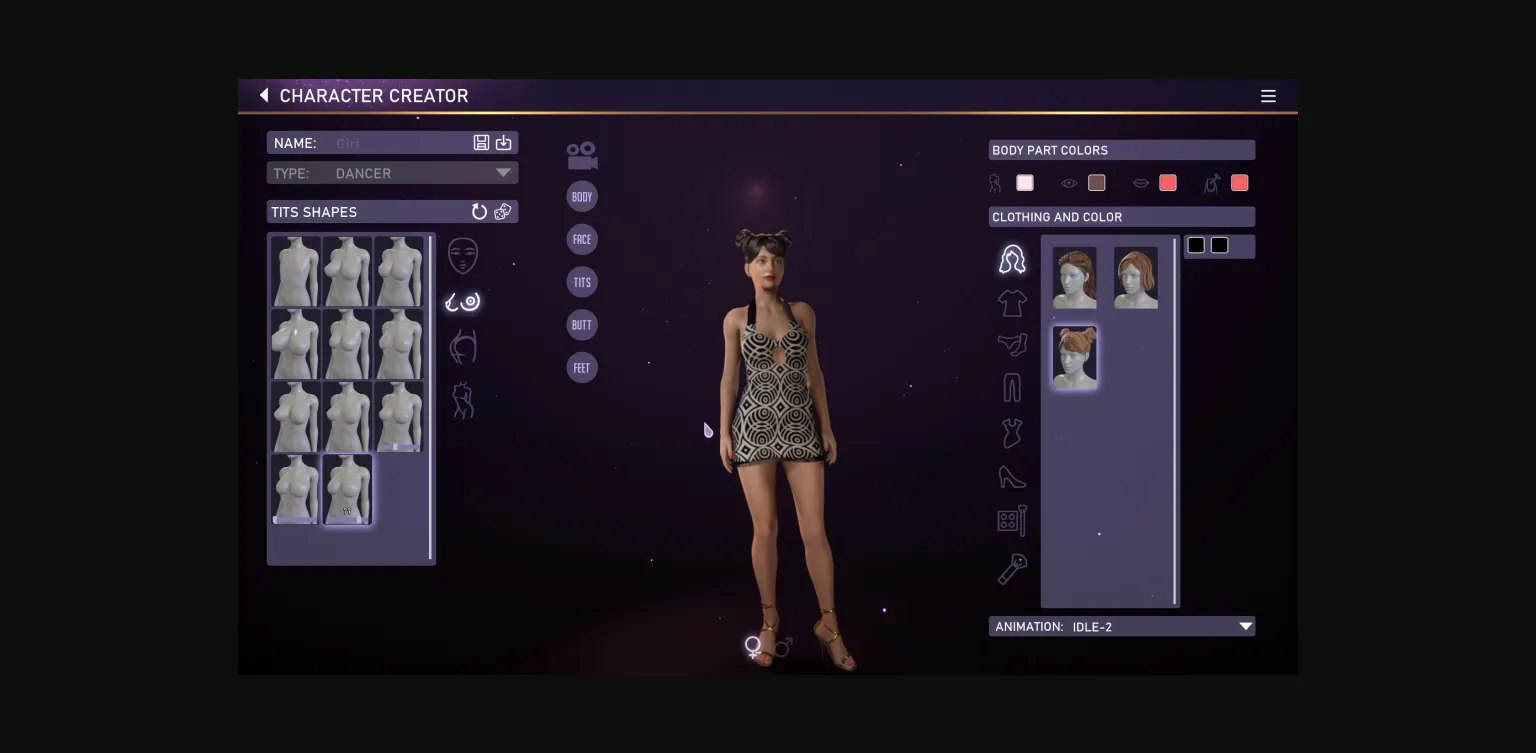Select the hair customization category icon
The width and height of the screenshot is (1536, 753).
(x=1012, y=258)
